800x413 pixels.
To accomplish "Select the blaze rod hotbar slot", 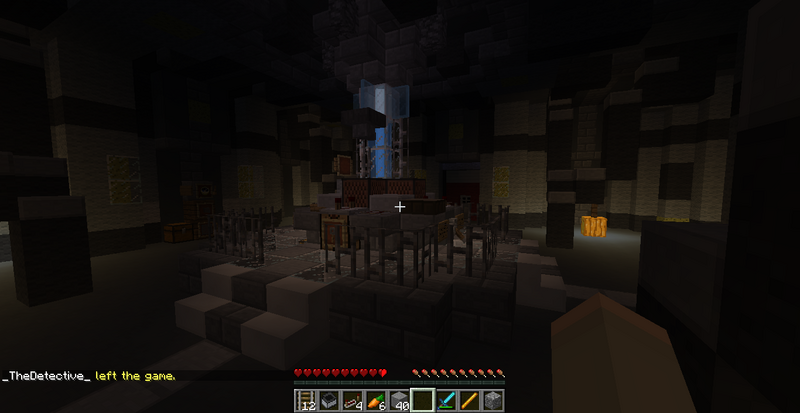I will (x=470, y=401).
